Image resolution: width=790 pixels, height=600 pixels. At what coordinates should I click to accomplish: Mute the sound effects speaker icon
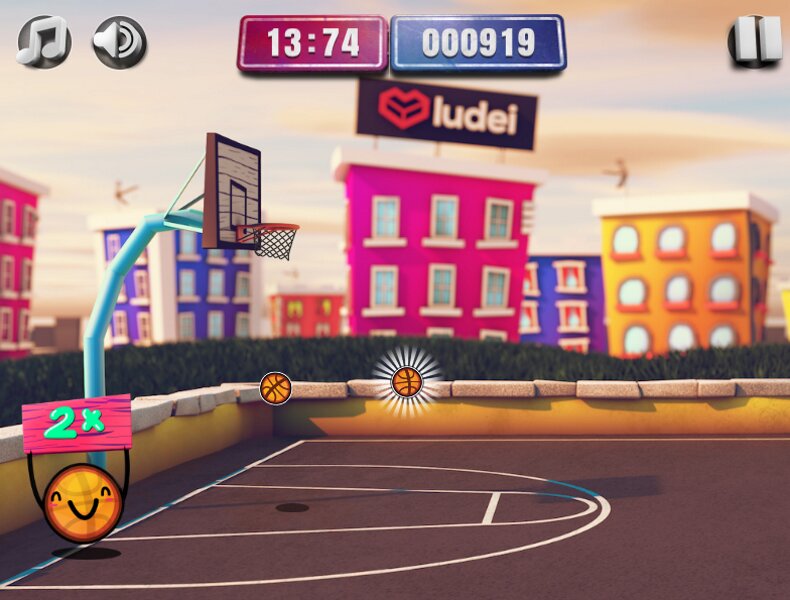coord(119,42)
